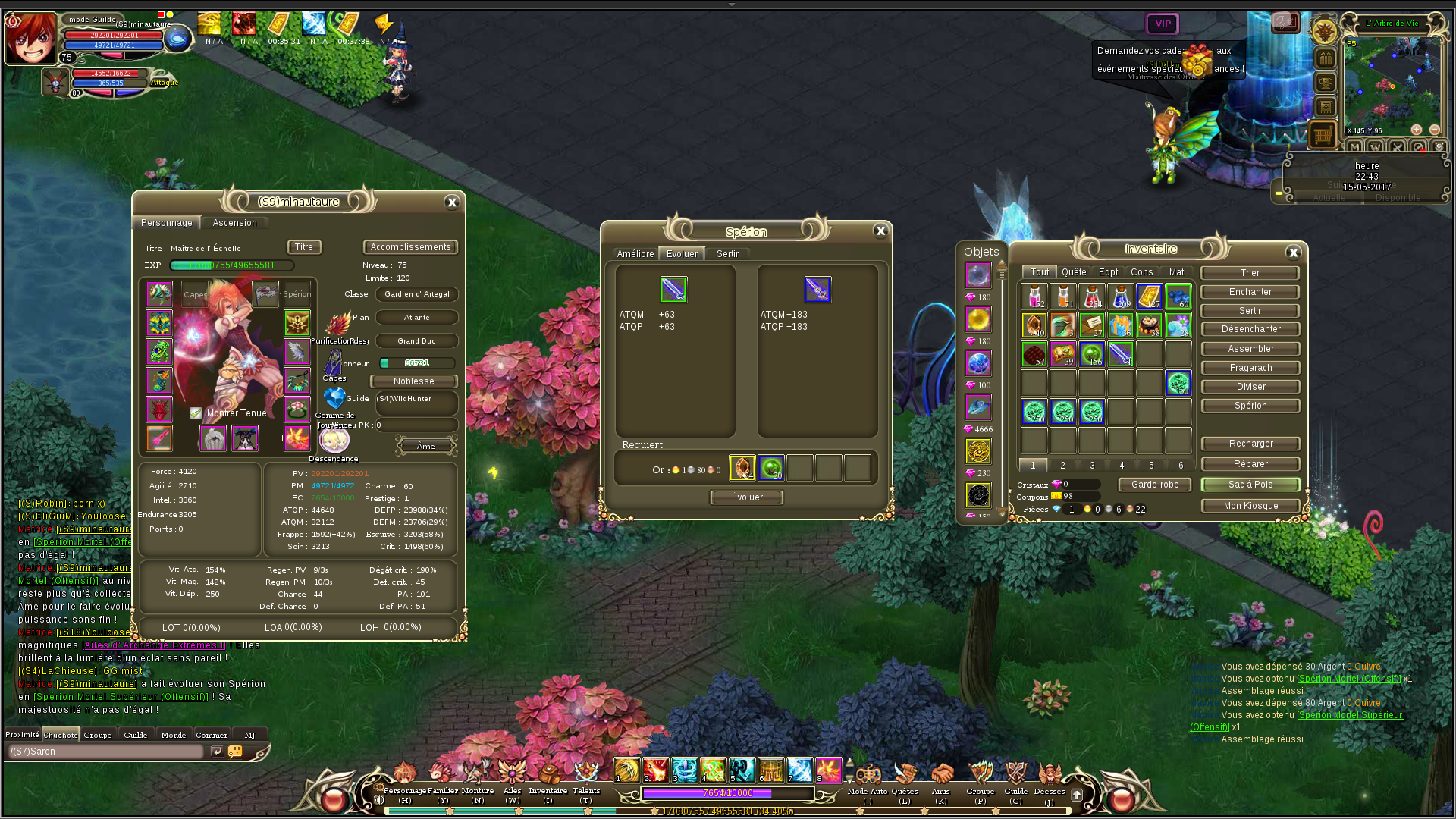Sort inventory with the Trier button
Screen dimensions: 1456x819
tap(1250, 273)
